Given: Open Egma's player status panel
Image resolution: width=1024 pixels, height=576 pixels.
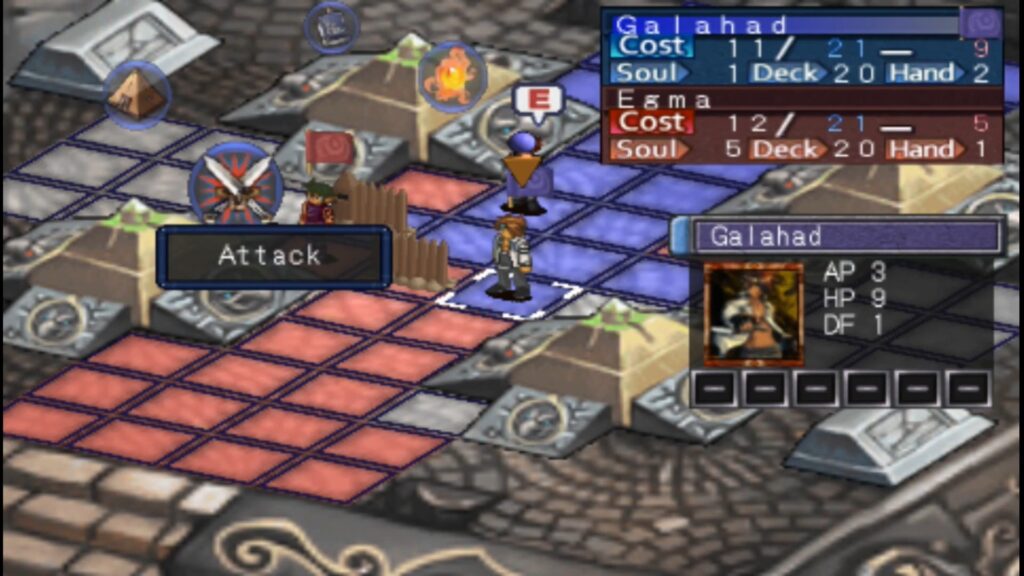Looking at the screenshot, I should pos(802,126).
